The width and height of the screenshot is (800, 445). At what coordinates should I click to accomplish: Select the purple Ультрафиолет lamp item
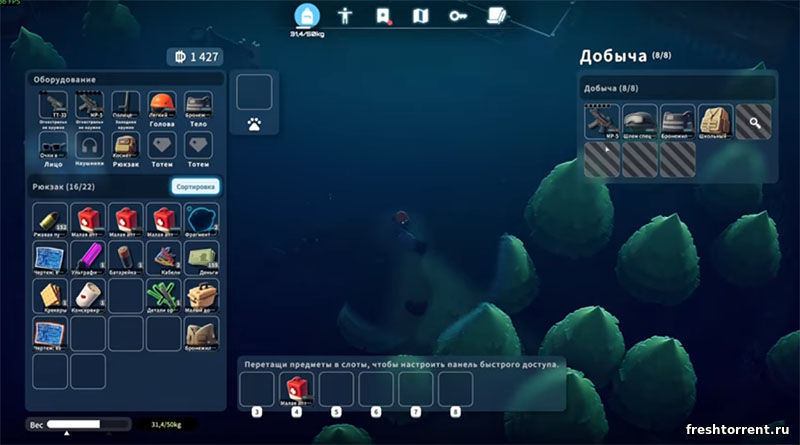coord(89,256)
